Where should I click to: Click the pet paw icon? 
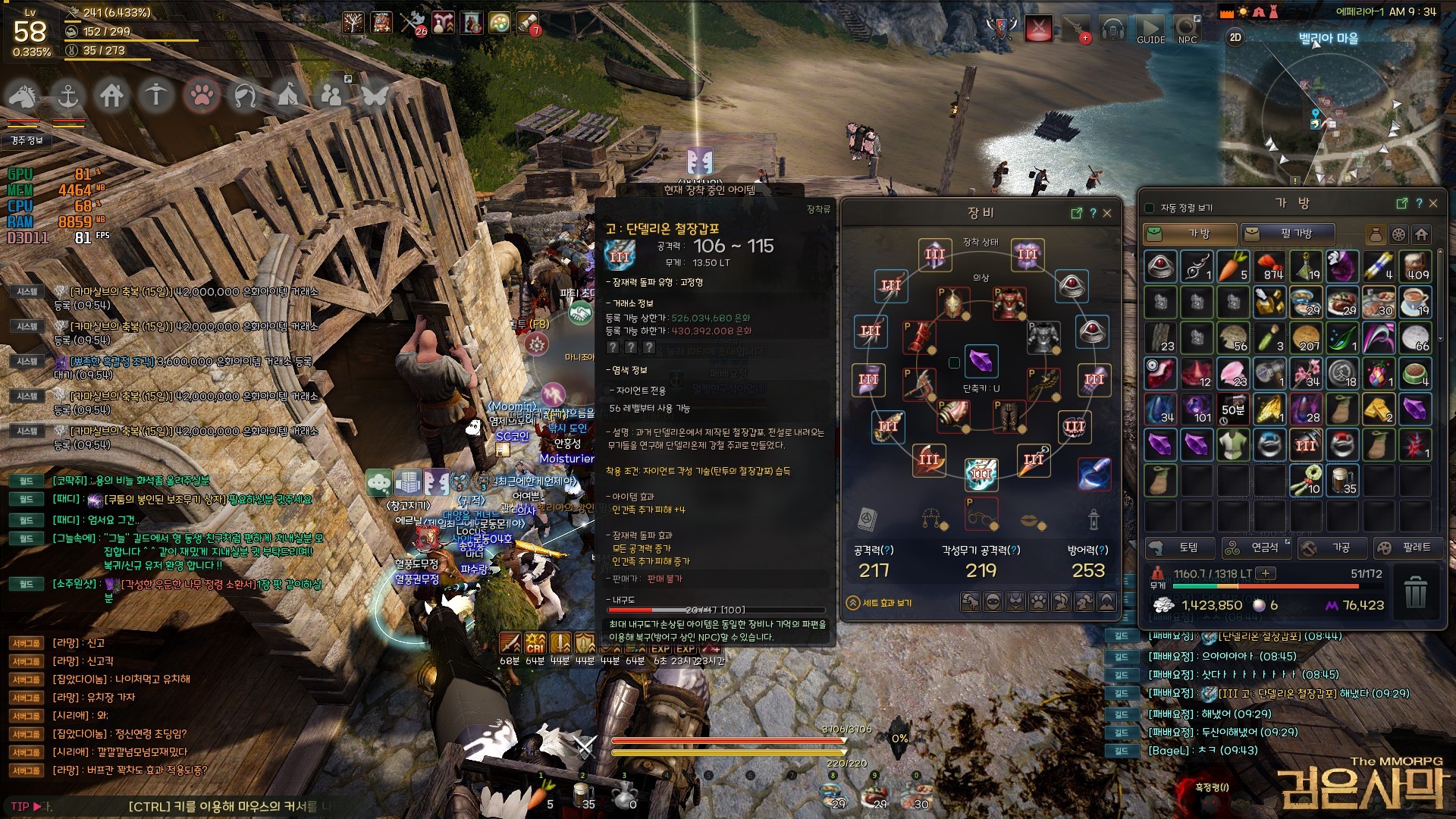click(202, 96)
